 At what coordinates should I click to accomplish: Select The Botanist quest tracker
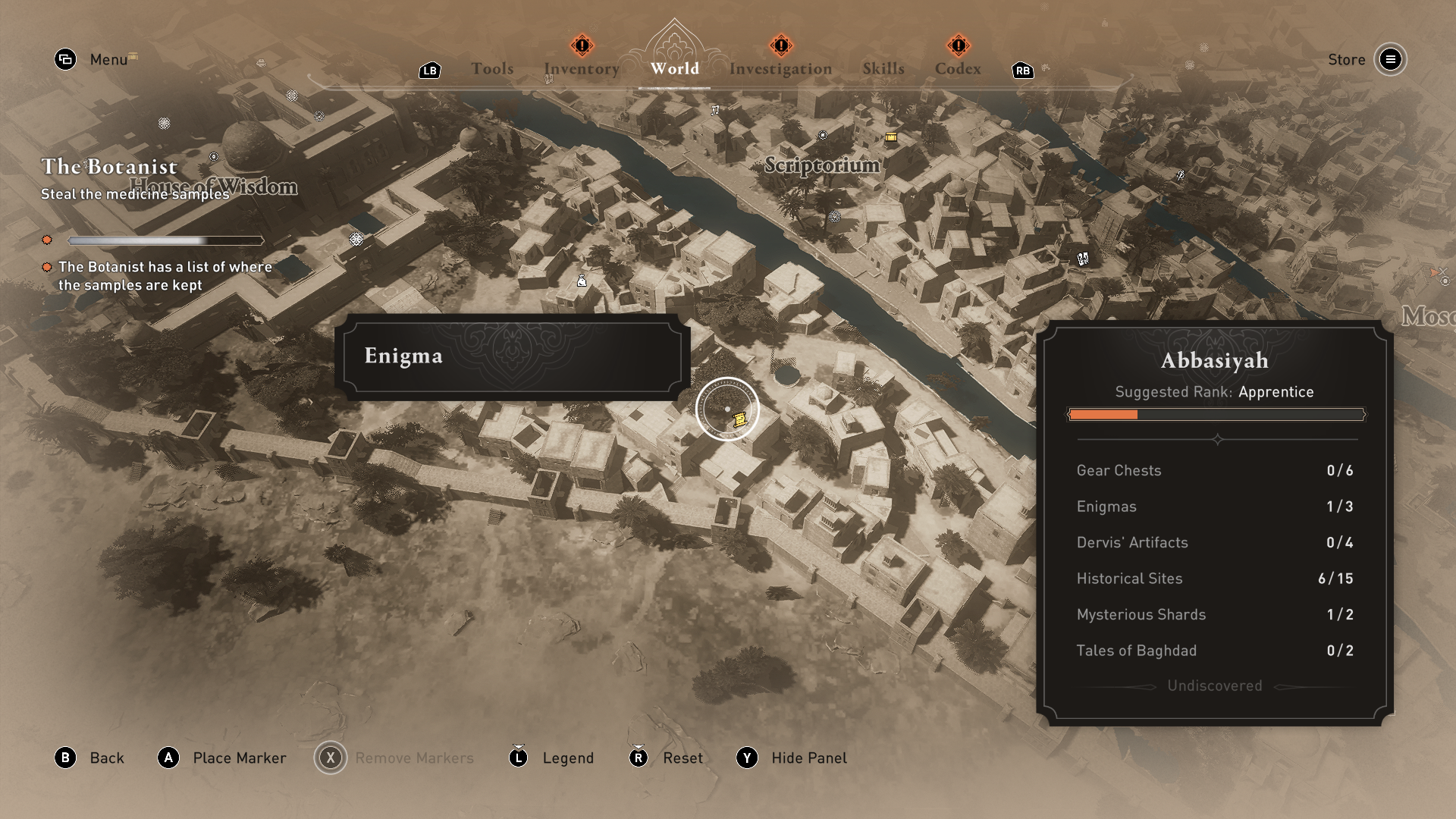[110, 167]
